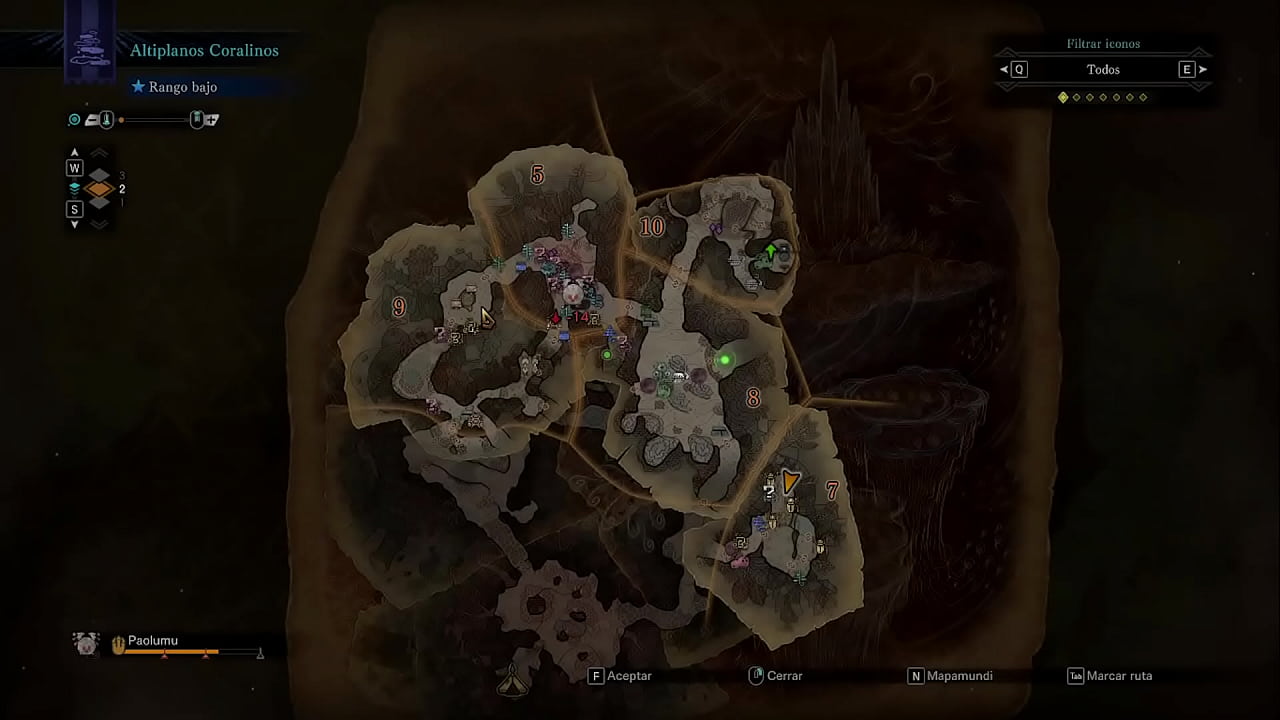
Task: Select the orange player marker on the map
Action: pos(791,481)
